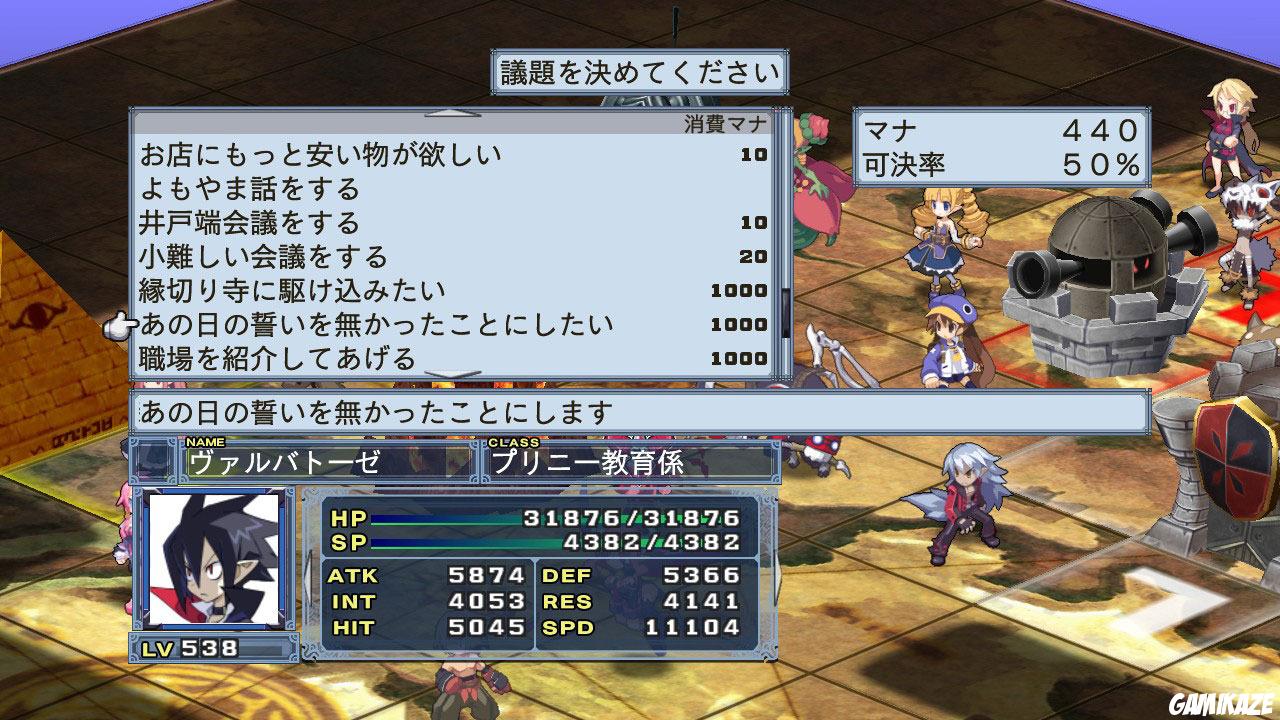
Task: Click the pointing hand cursor icon
Action: tap(120, 325)
